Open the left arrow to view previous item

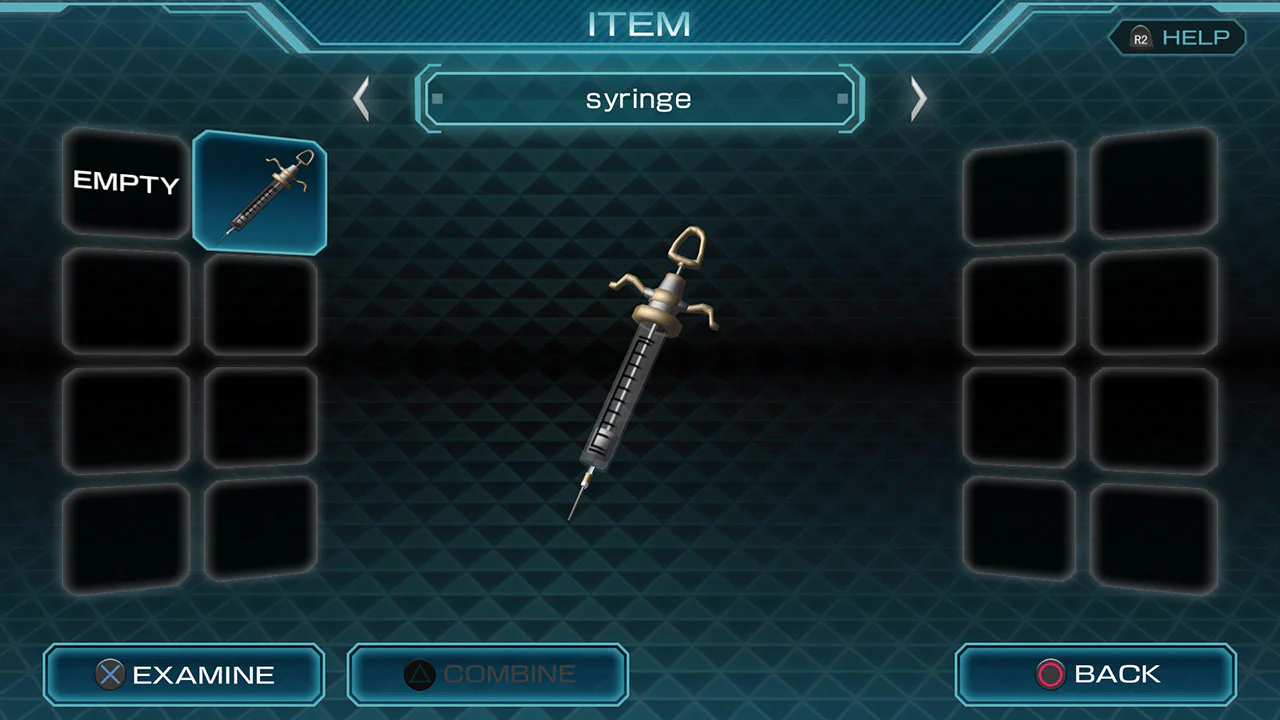click(362, 98)
